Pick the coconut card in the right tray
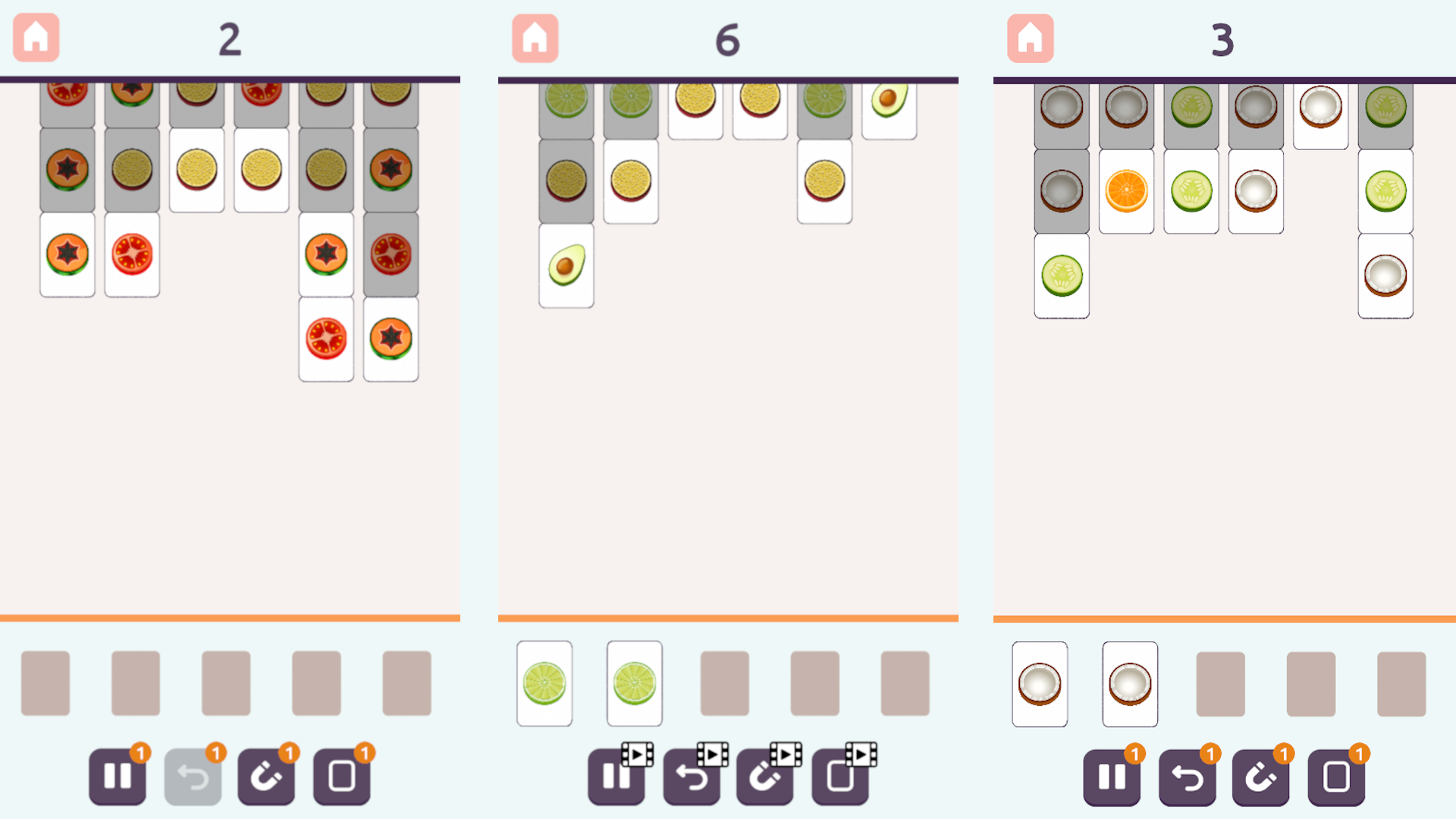 [1039, 682]
